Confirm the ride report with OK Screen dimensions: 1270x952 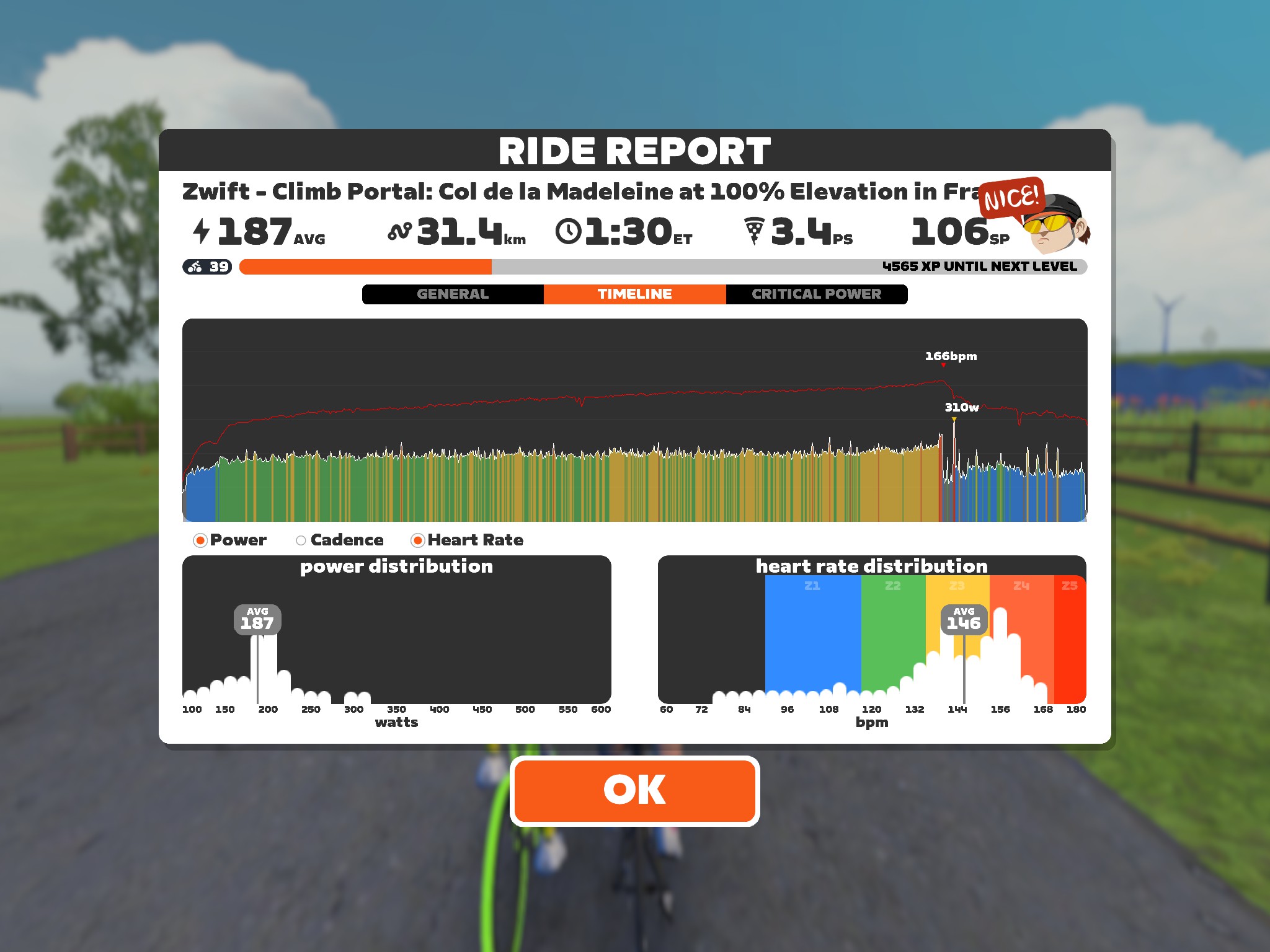[x=634, y=790]
